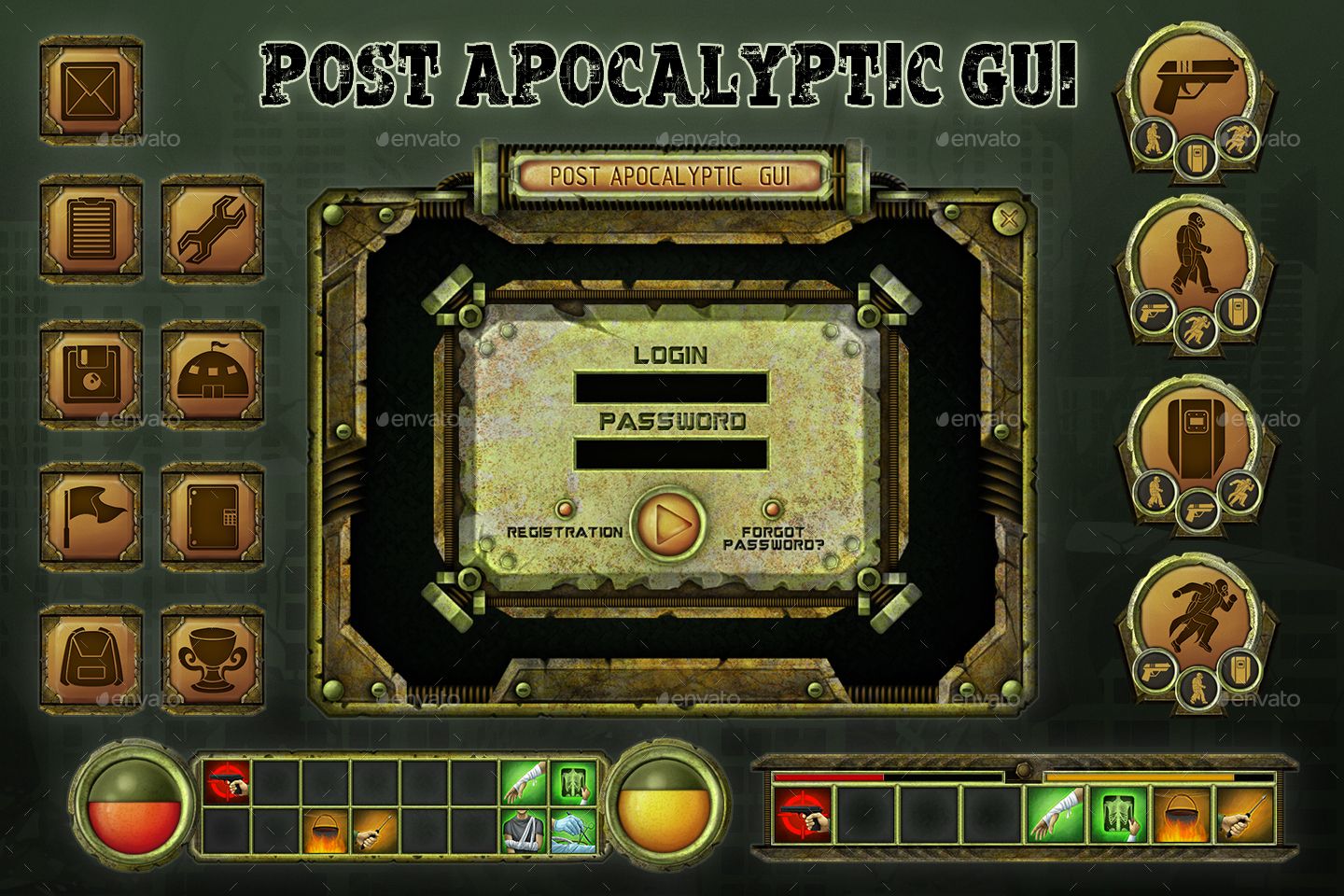This screenshot has height=896, width=1344.
Task: Toggle the Registration indicator light
Action: point(567,510)
